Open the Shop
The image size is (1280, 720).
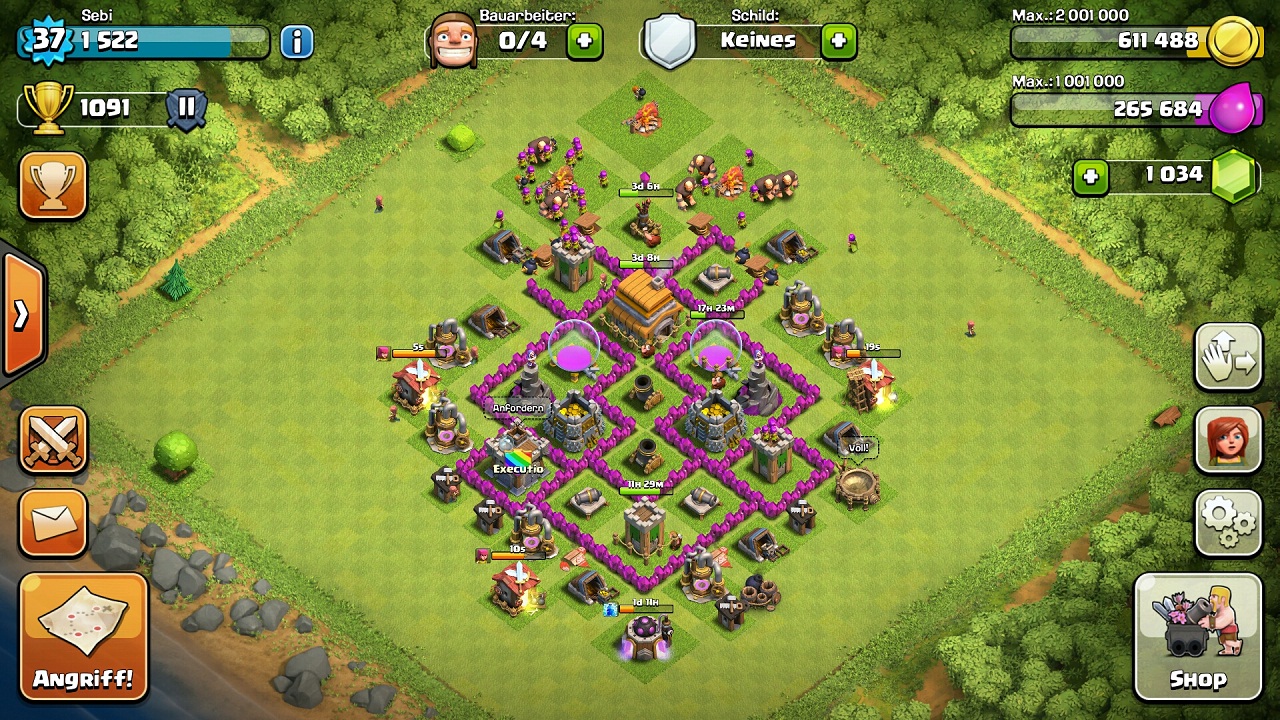(x=1197, y=636)
